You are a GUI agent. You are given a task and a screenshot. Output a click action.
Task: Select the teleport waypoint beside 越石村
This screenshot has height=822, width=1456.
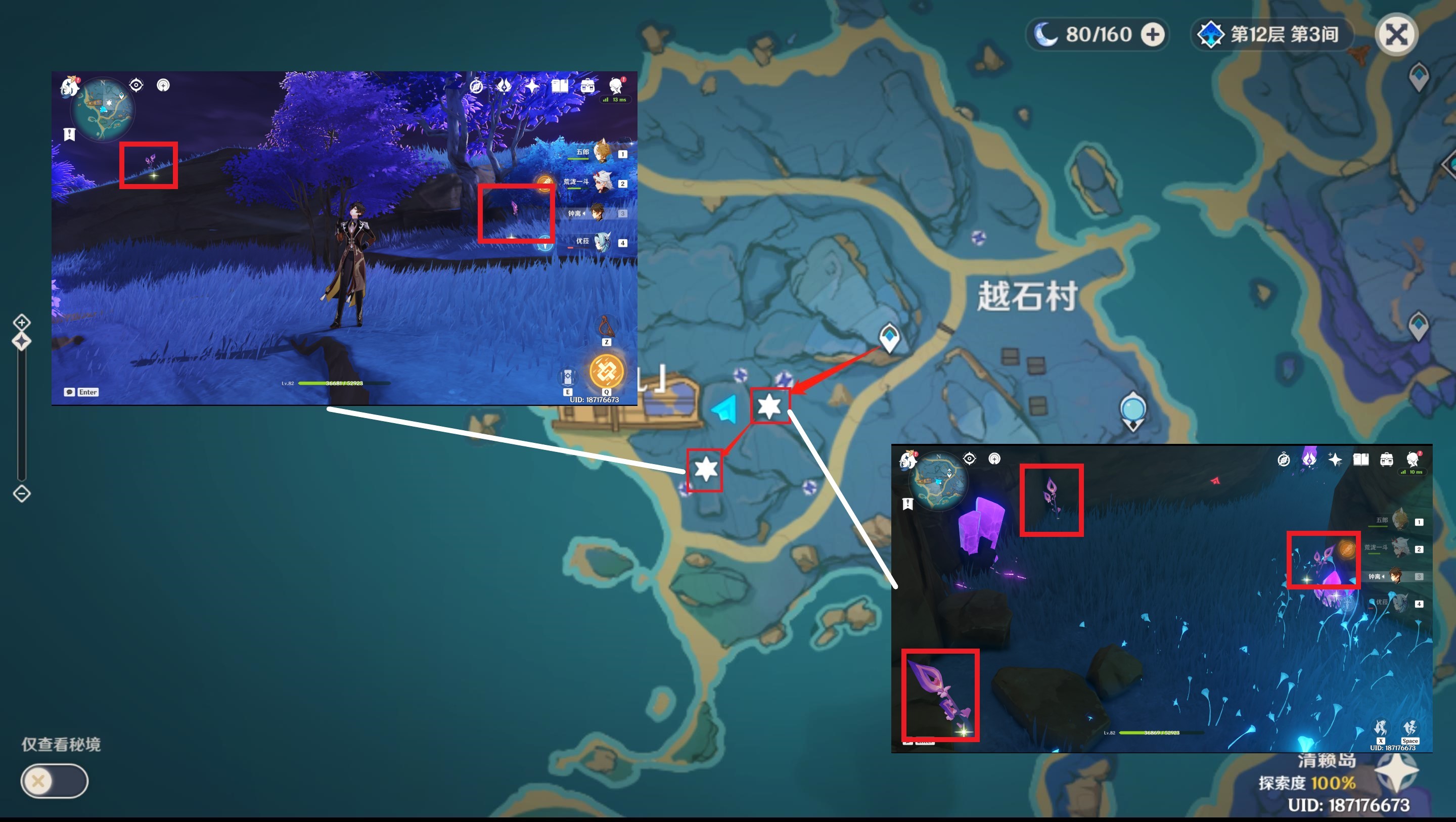[x=889, y=338]
